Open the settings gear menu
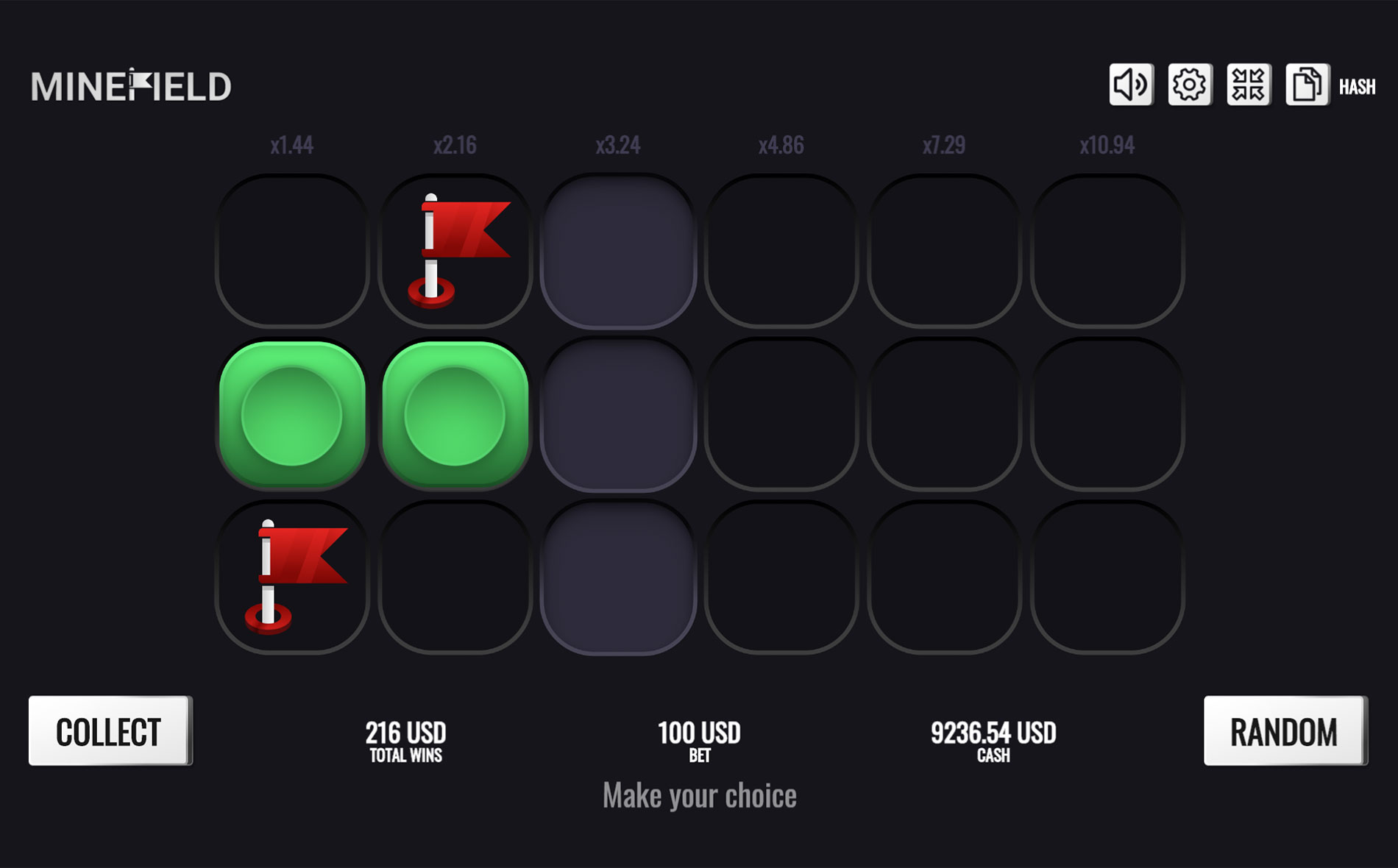 click(1189, 85)
